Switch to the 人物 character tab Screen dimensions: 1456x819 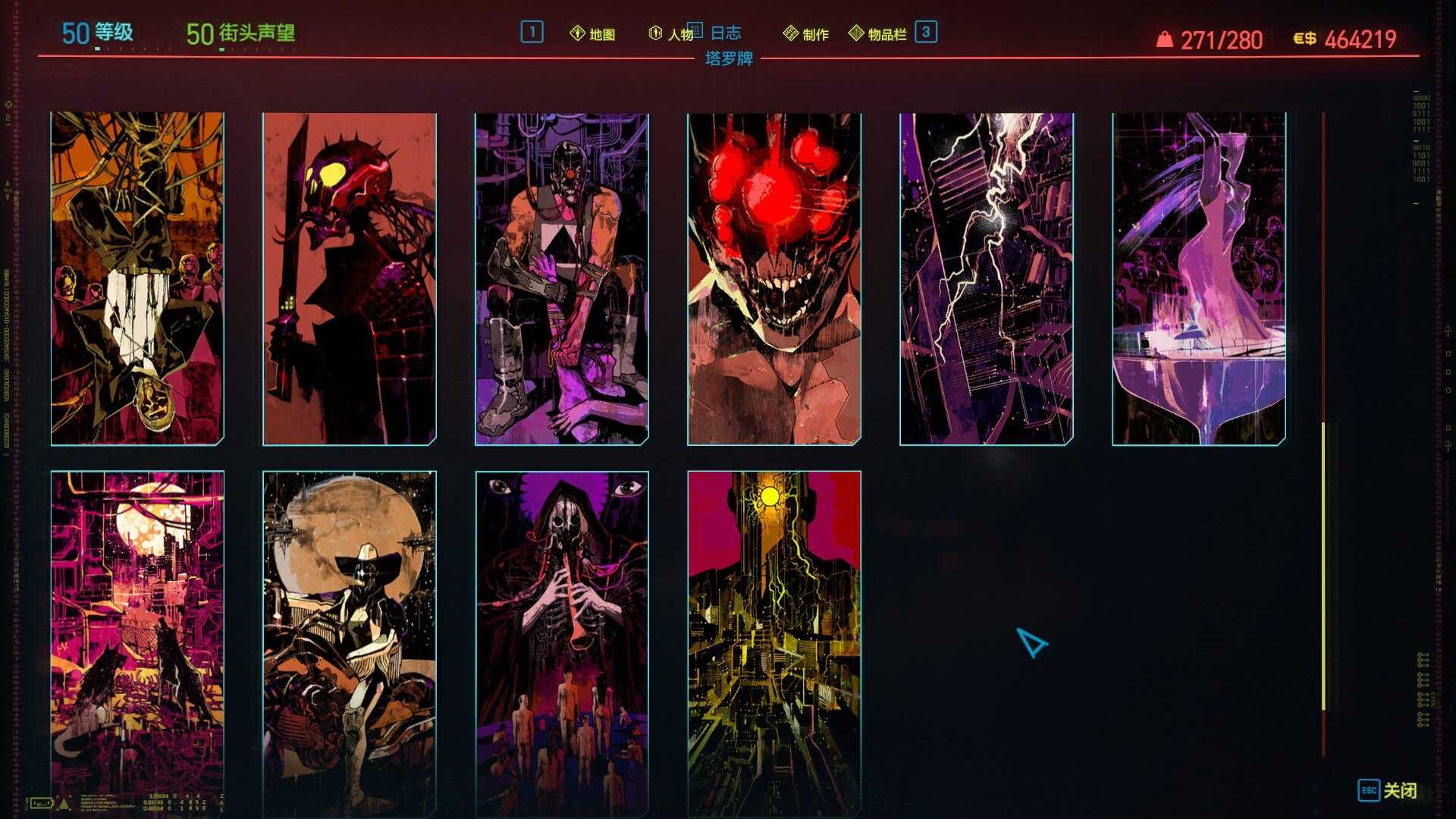pos(672,34)
